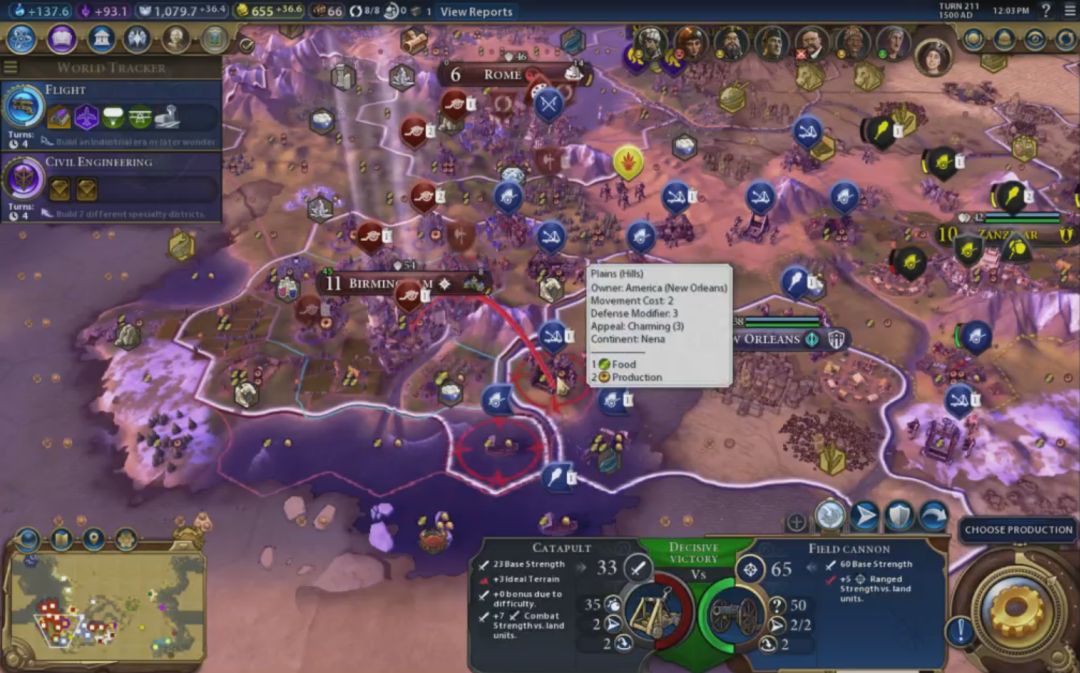
Task: Open the Civics tree button
Action: pos(61,39)
